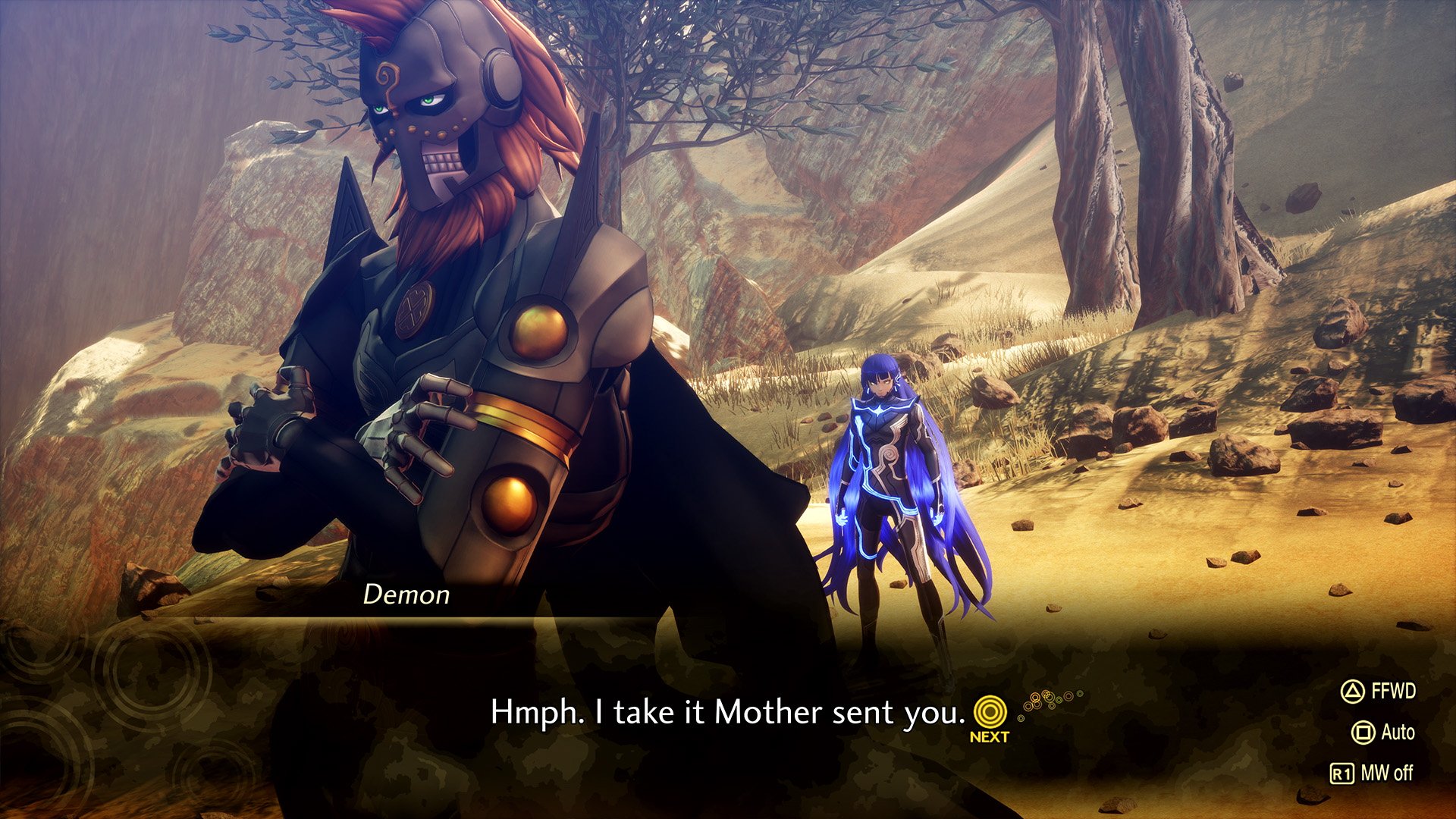Click the lower gold orb on the demon's armor
The height and width of the screenshot is (819, 1456).
point(511,507)
